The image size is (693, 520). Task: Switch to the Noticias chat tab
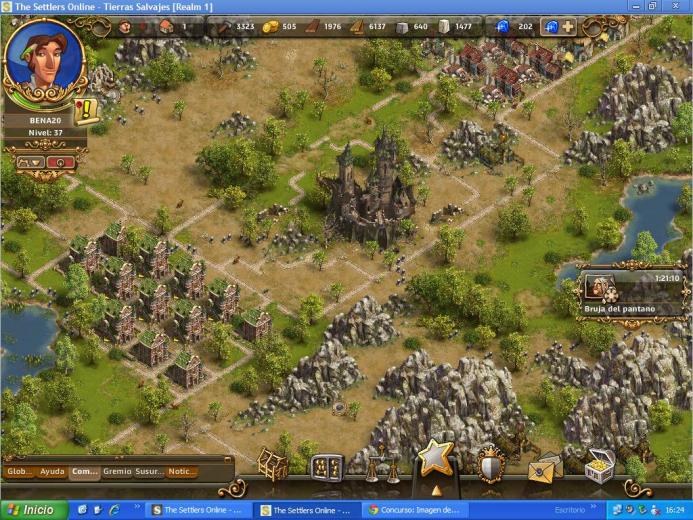coord(181,471)
